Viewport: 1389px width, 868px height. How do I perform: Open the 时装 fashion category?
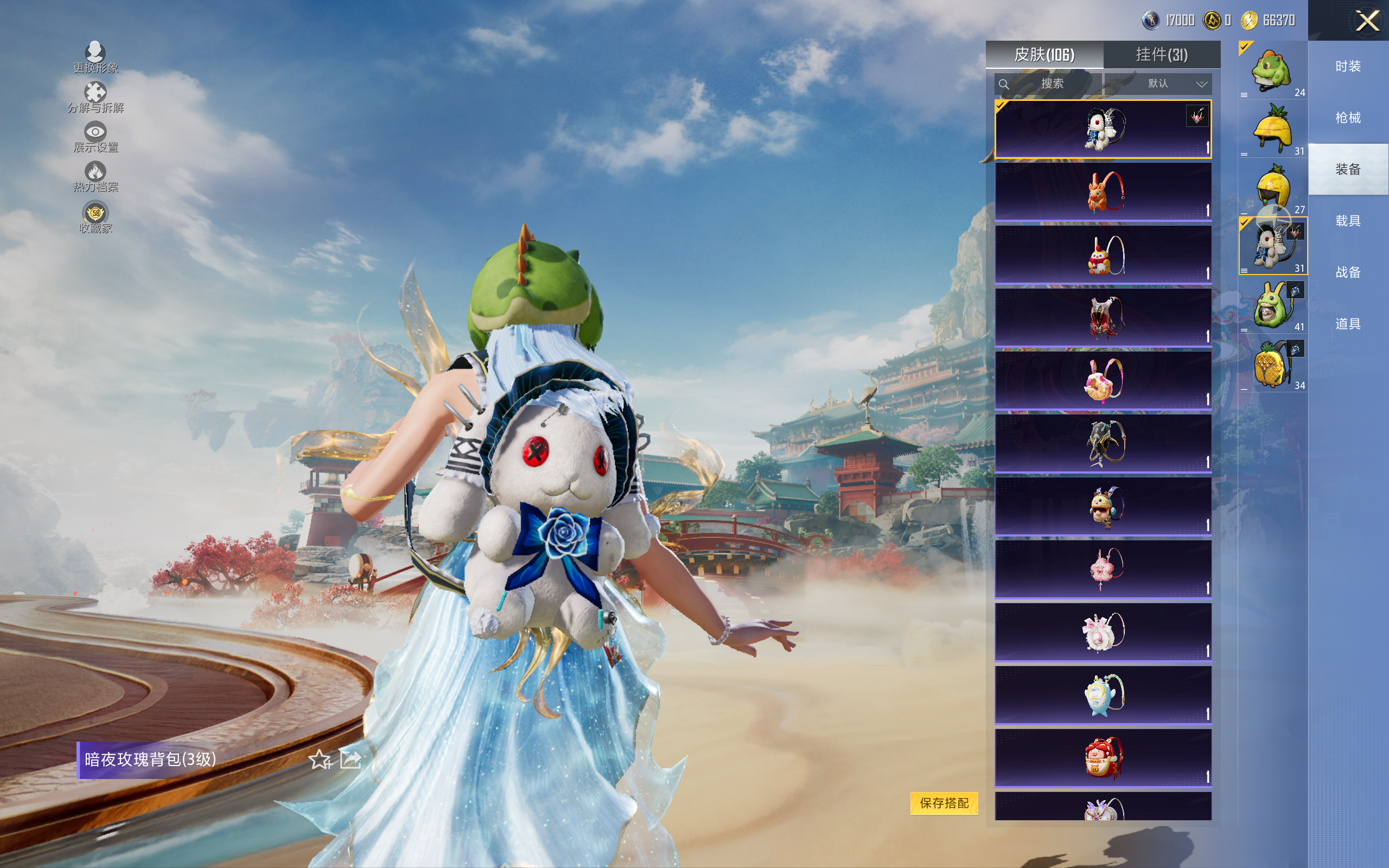click(1348, 67)
